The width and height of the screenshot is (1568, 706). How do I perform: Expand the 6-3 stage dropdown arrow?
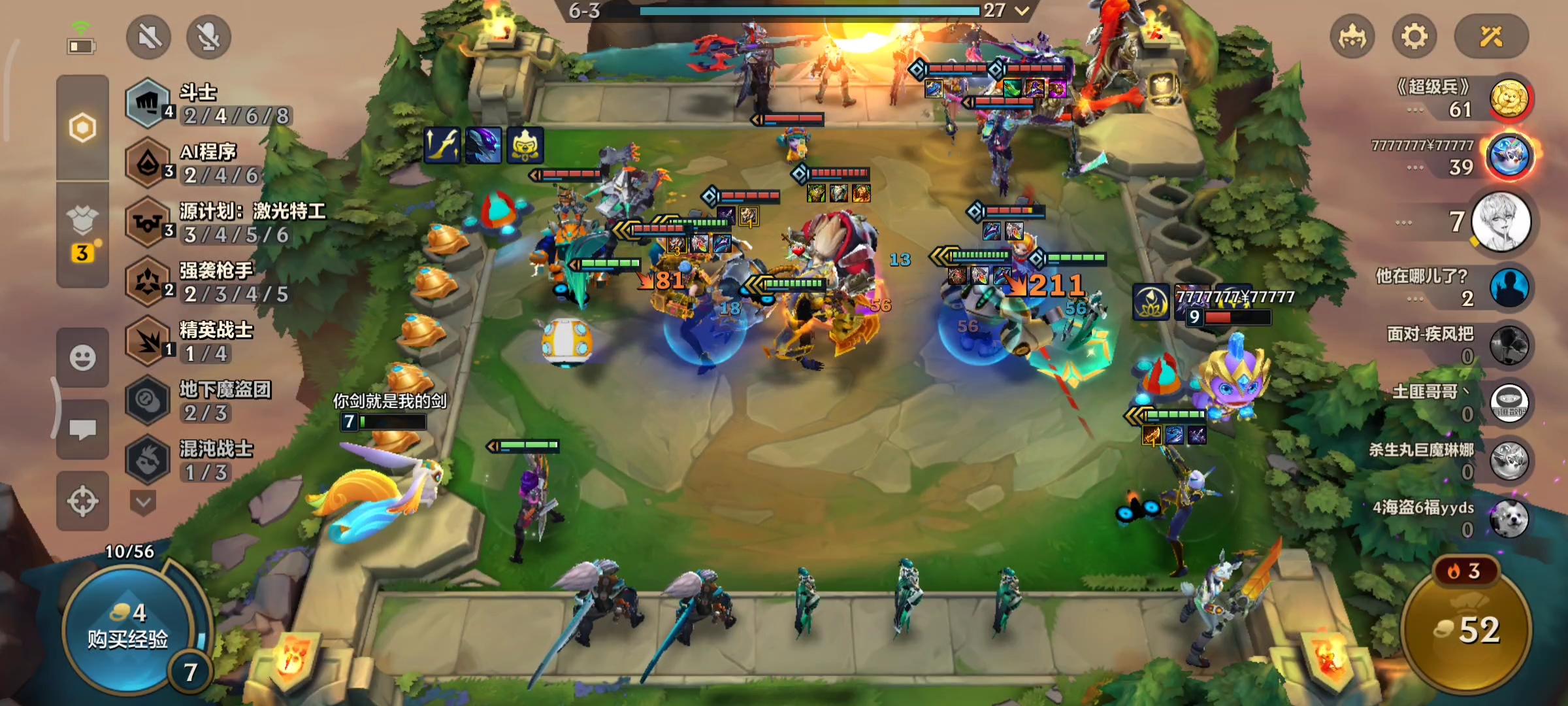click(1022, 10)
